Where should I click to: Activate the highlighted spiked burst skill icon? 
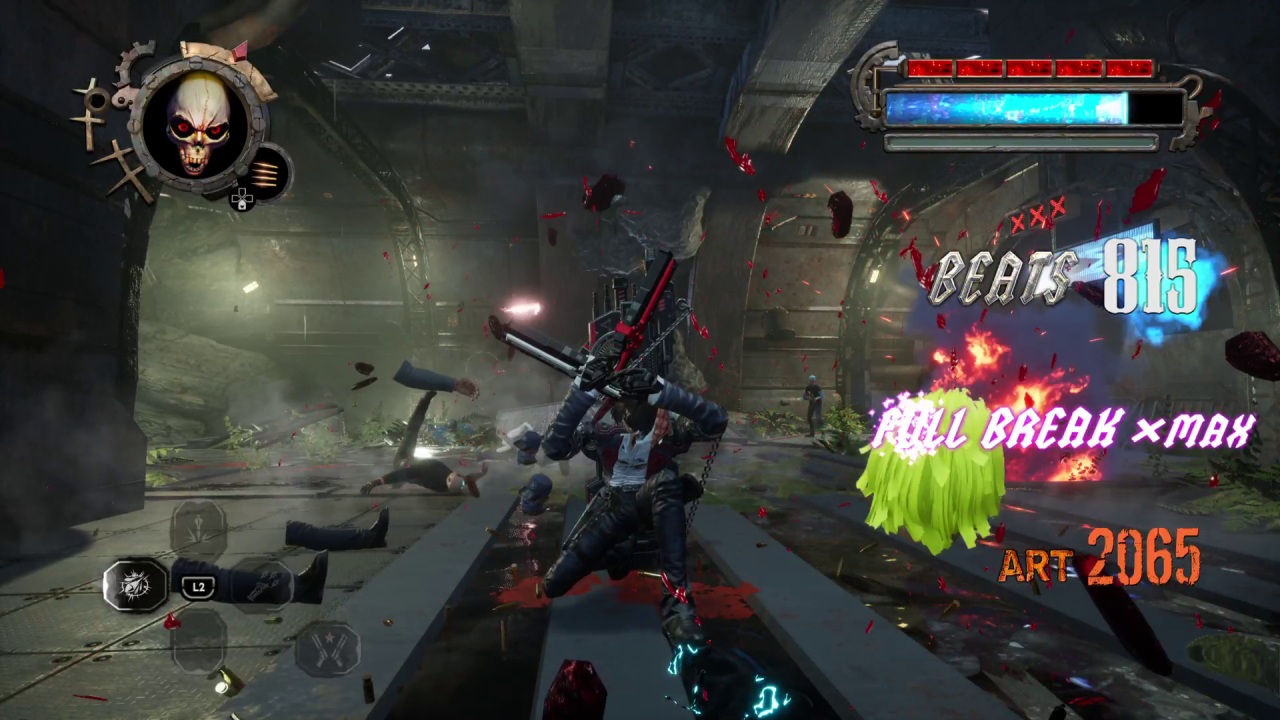(136, 585)
